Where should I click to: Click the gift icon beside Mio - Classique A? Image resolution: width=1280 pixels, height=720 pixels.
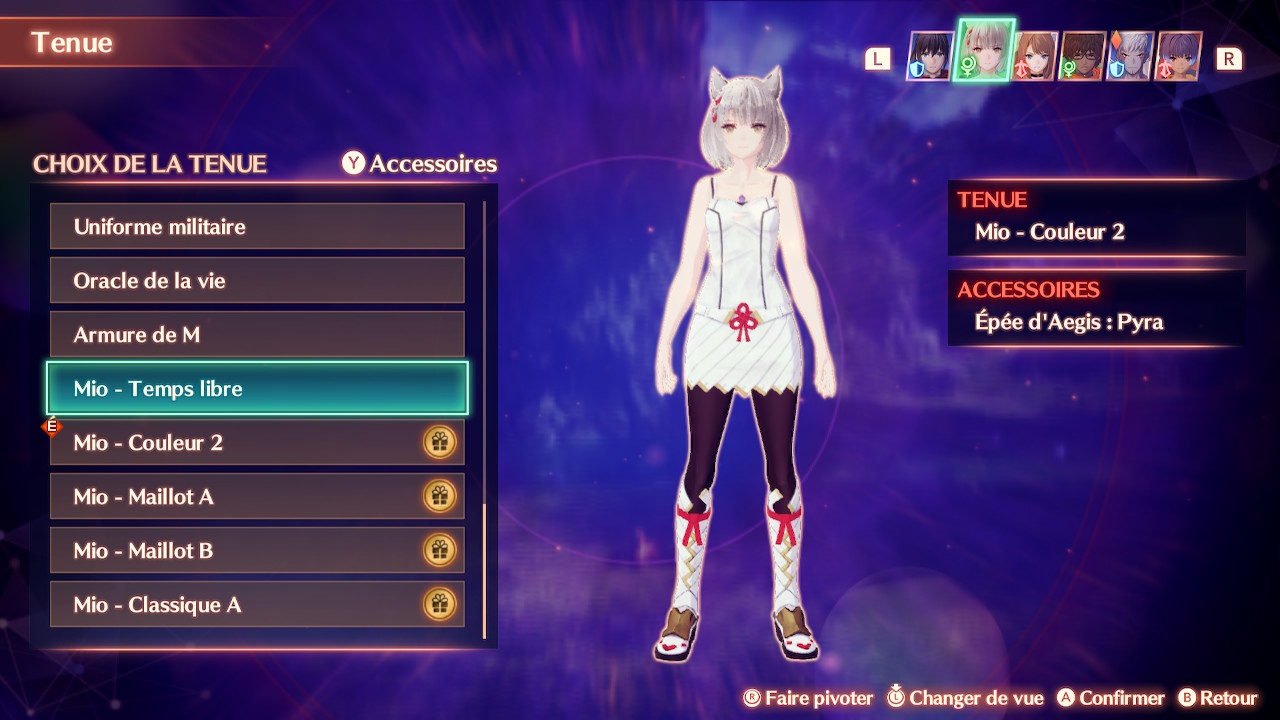click(x=439, y=604)
